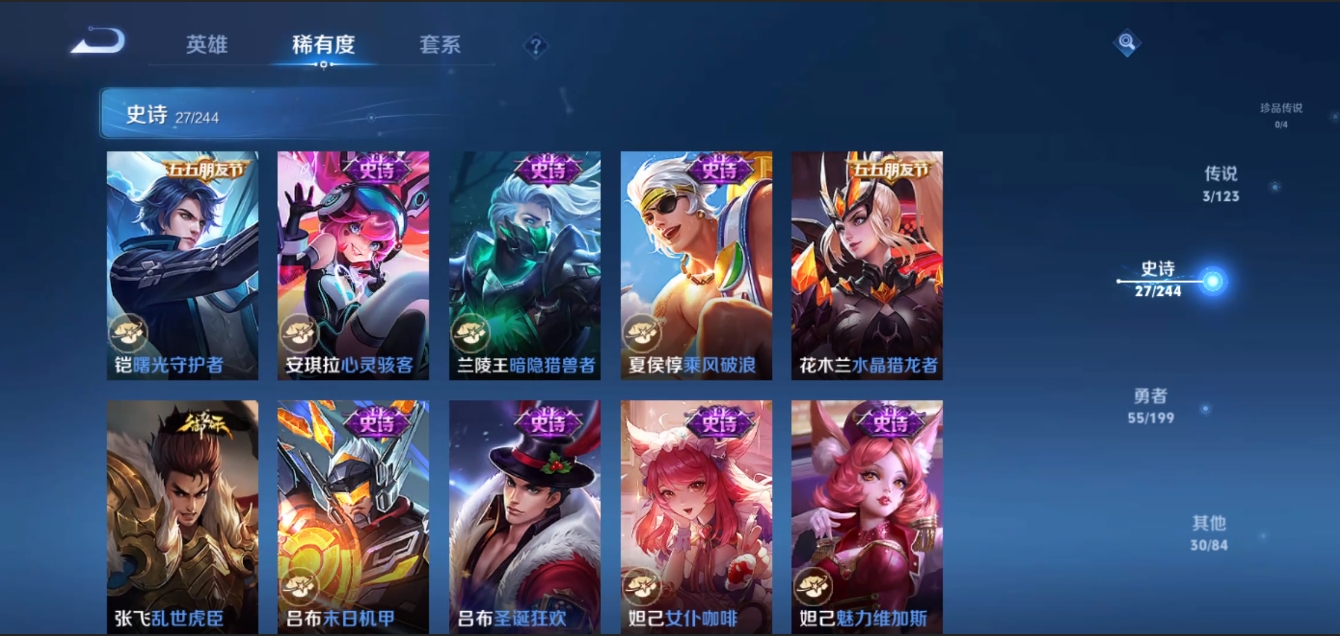This screenshot has height=636, width=1340.
Task: Select 妲己 女仆咖啡 skin card
Action: point(696,515)
